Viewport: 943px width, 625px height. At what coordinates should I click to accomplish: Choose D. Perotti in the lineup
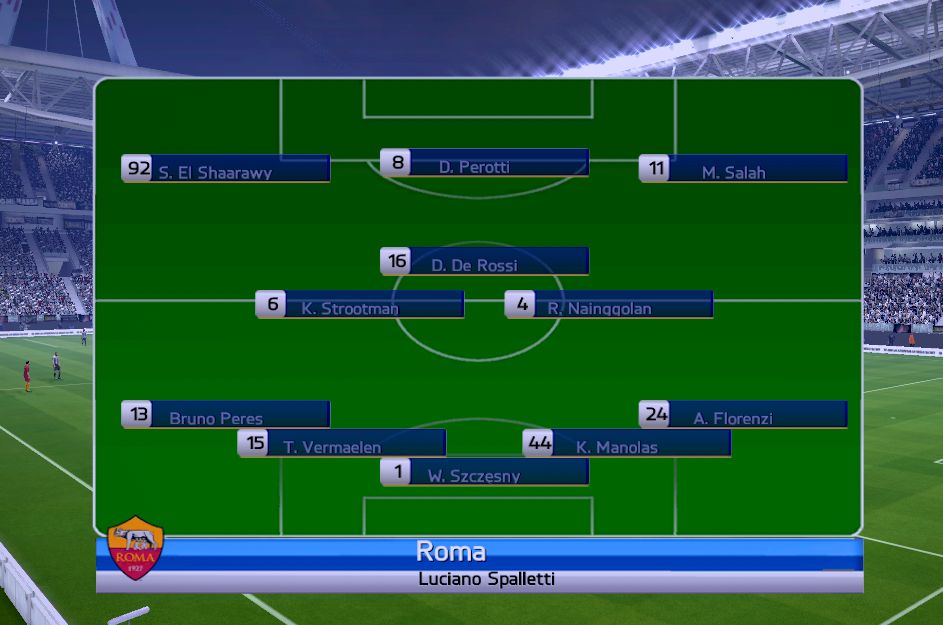click(486, 163)
